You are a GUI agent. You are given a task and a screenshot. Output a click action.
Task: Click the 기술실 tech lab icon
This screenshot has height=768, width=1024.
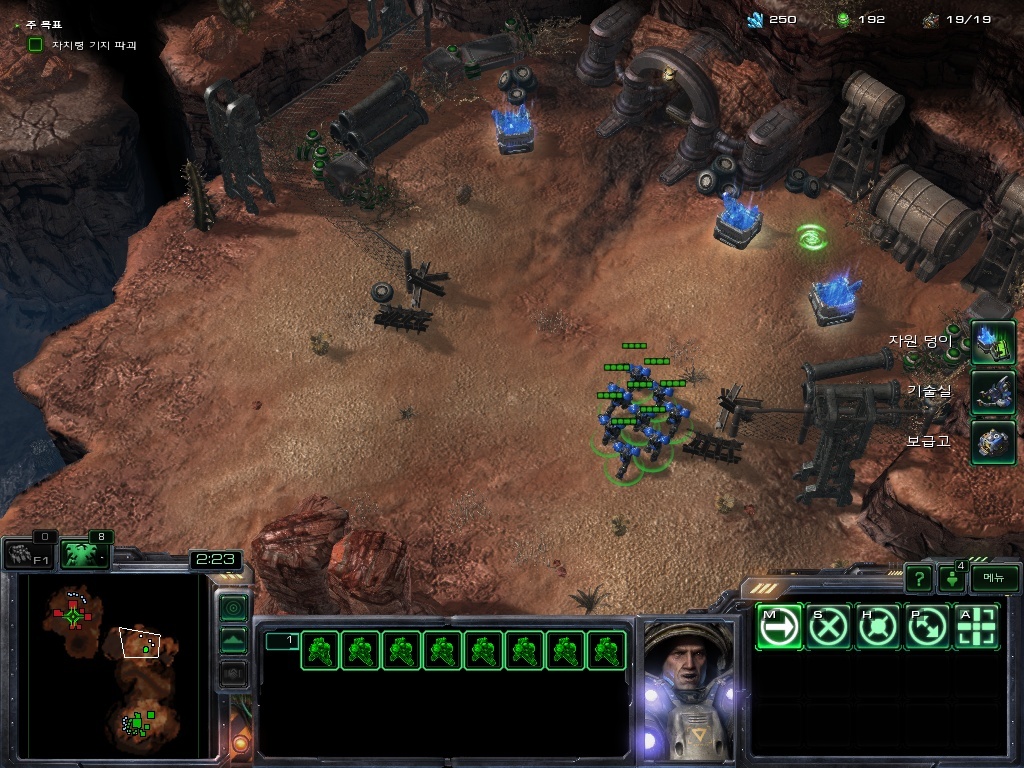993,392
